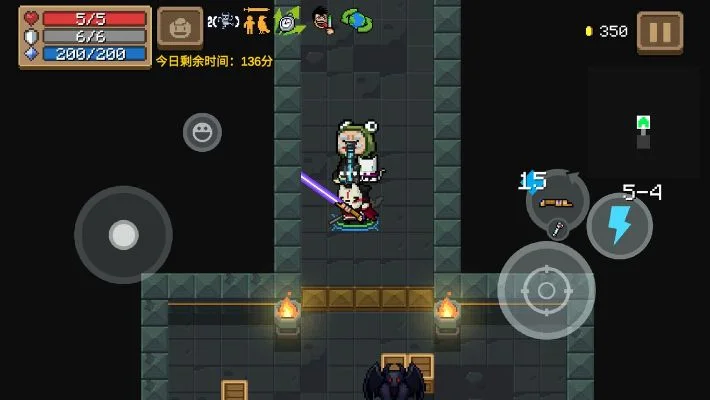Pause the game with the pause button

point(659,31)
